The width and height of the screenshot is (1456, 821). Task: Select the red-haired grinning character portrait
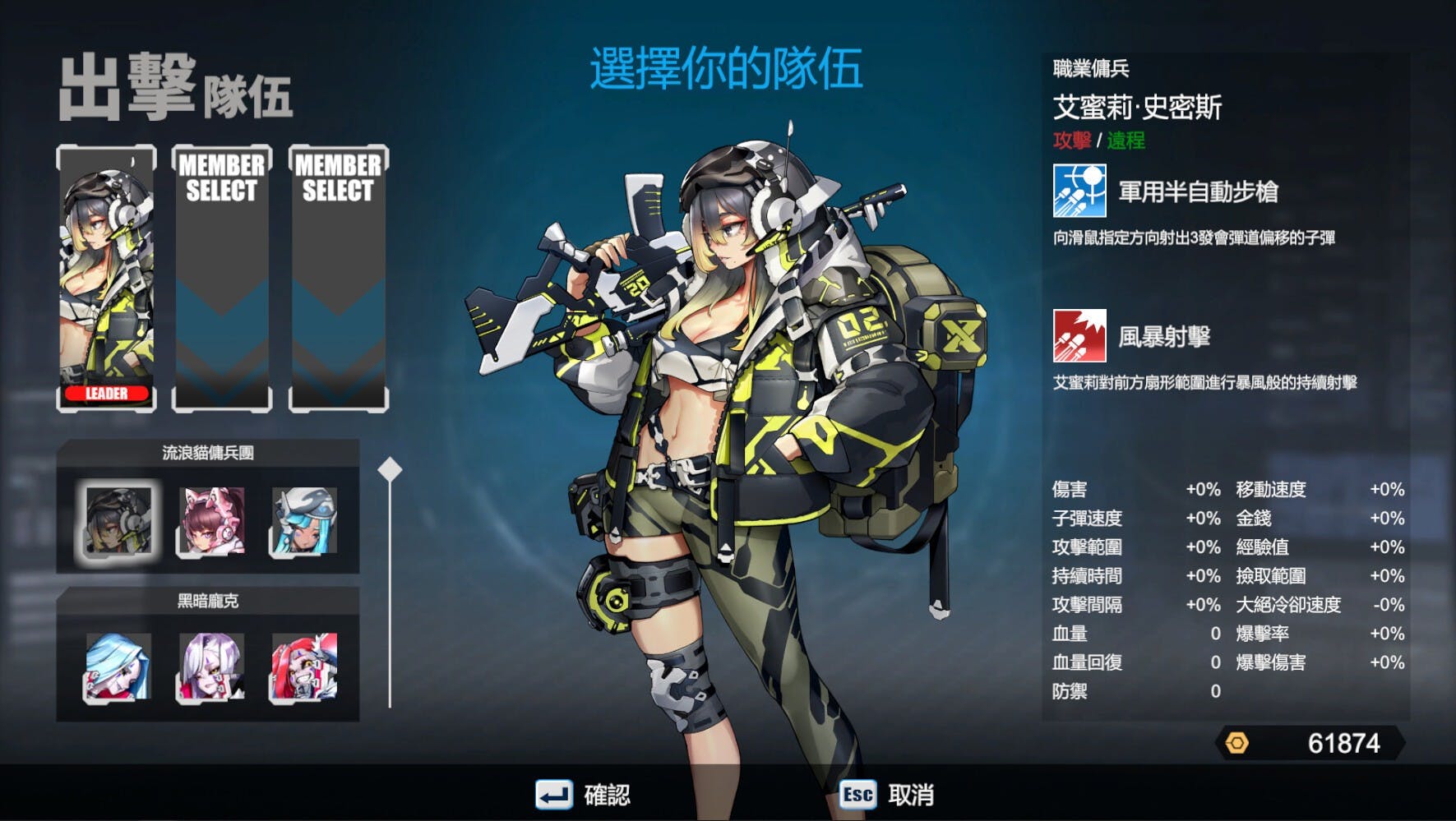(304, 666)
